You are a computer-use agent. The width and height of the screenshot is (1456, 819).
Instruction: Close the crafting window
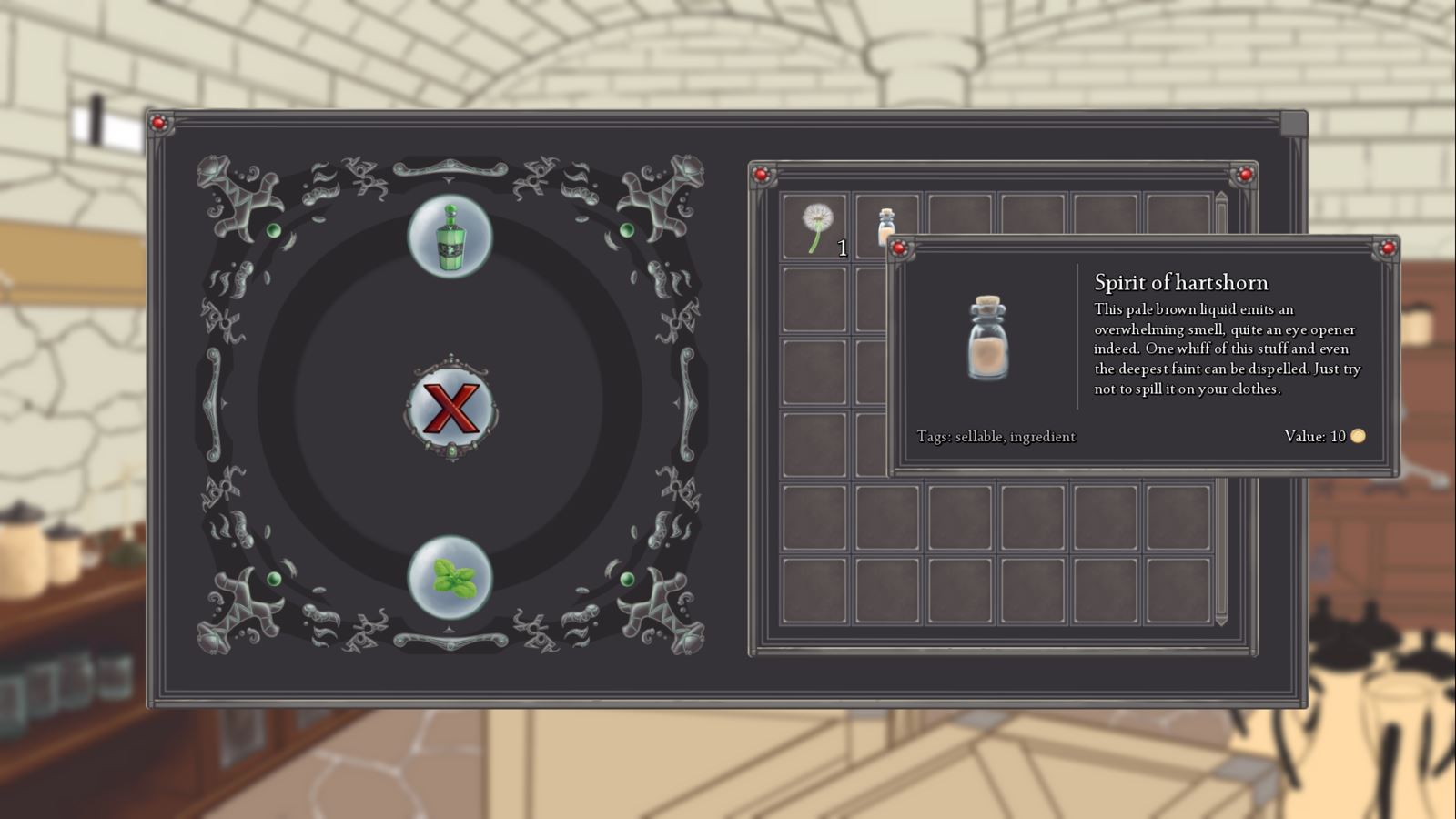click(x=1293, y=123)
